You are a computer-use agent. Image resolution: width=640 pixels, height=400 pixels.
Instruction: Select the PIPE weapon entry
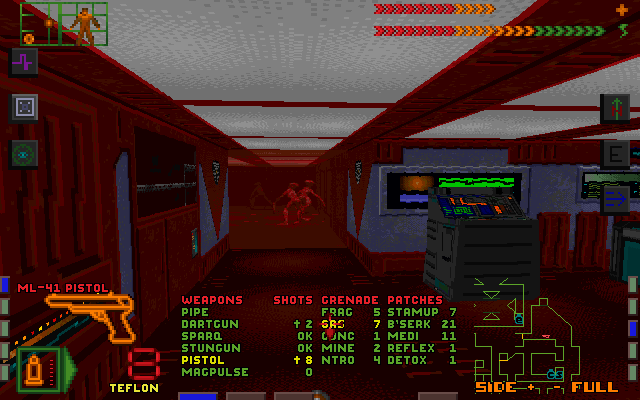(x=195, y=312)
